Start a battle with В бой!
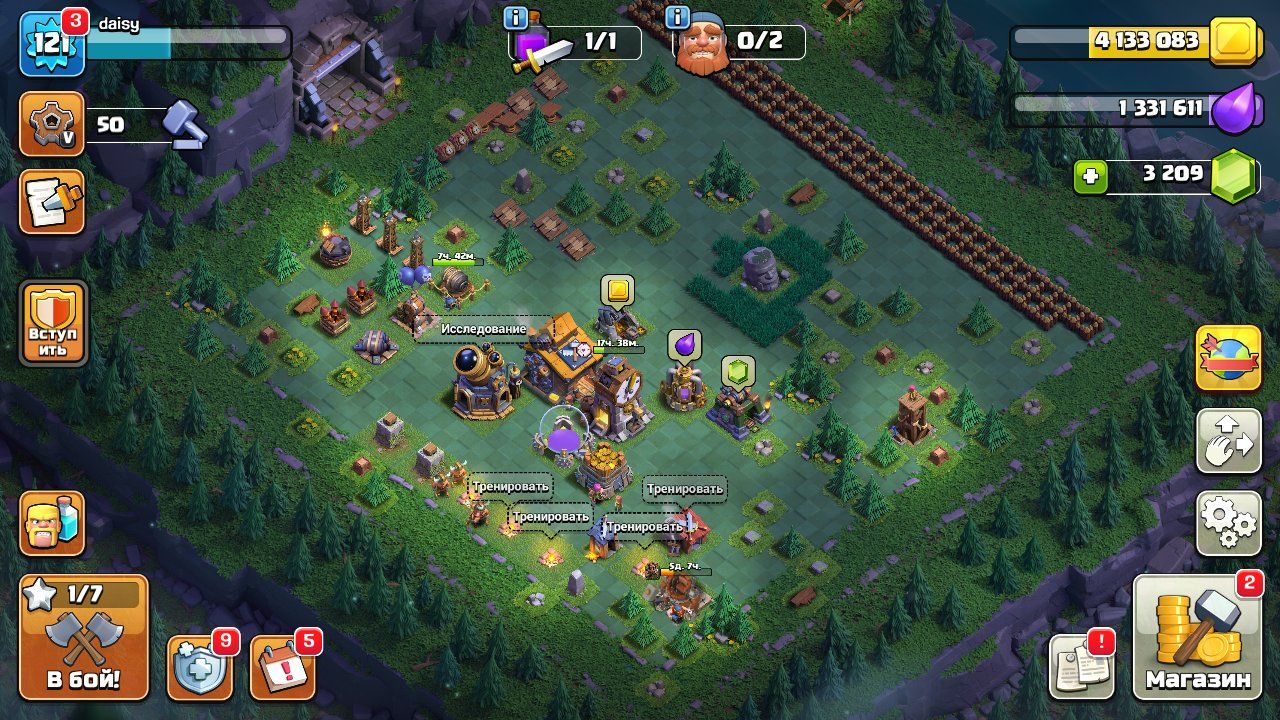 coord(84,637)
